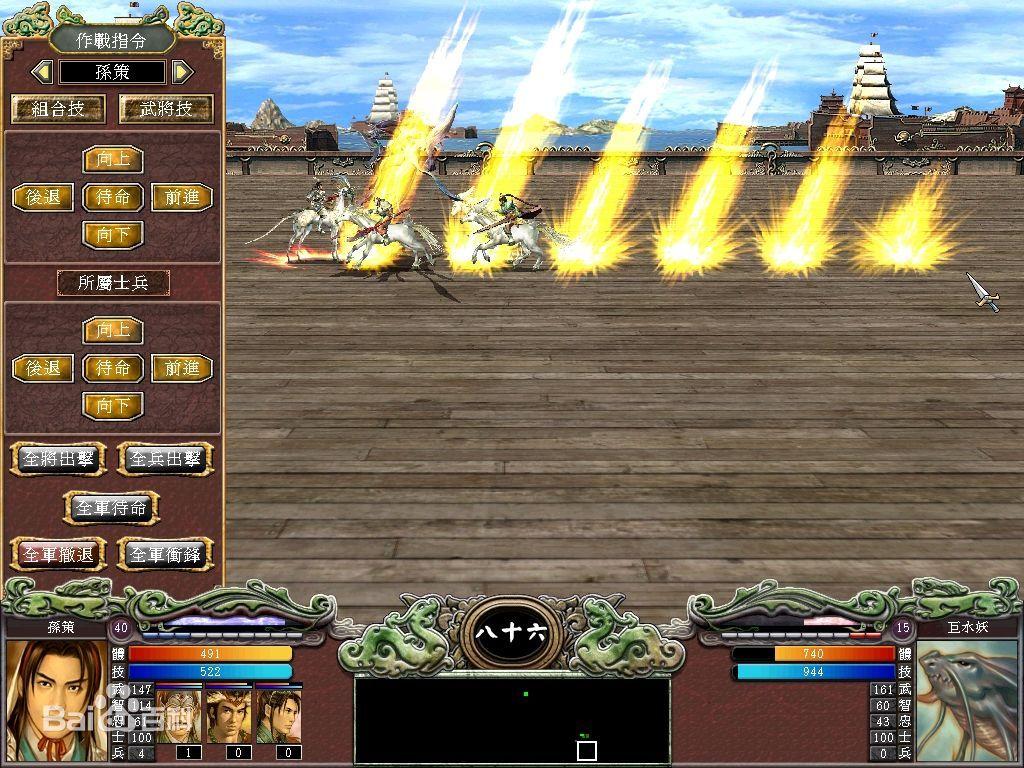Click the black battlefield minimap
Screen dimensions: 1024x768
pyautogui.click(x=512, y=720)
